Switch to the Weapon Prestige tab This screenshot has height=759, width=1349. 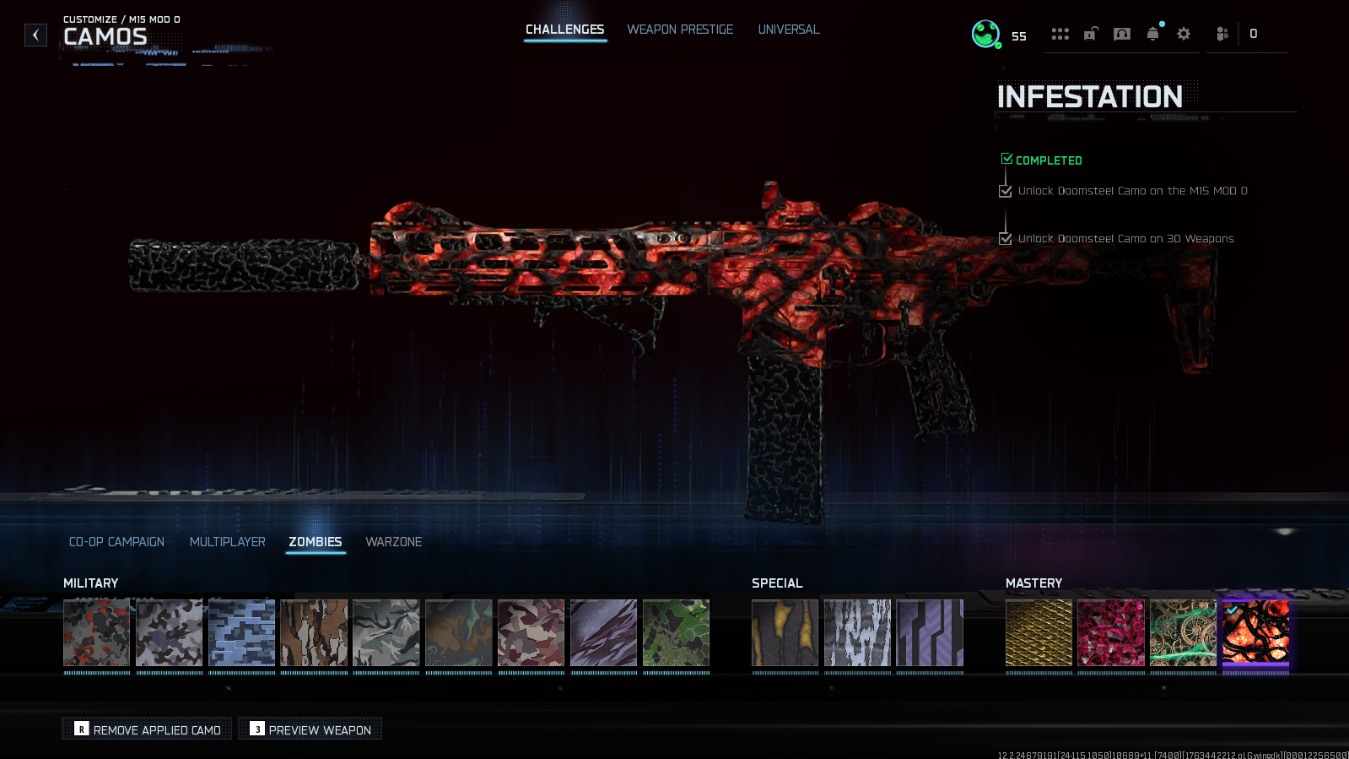click(680, 29)
